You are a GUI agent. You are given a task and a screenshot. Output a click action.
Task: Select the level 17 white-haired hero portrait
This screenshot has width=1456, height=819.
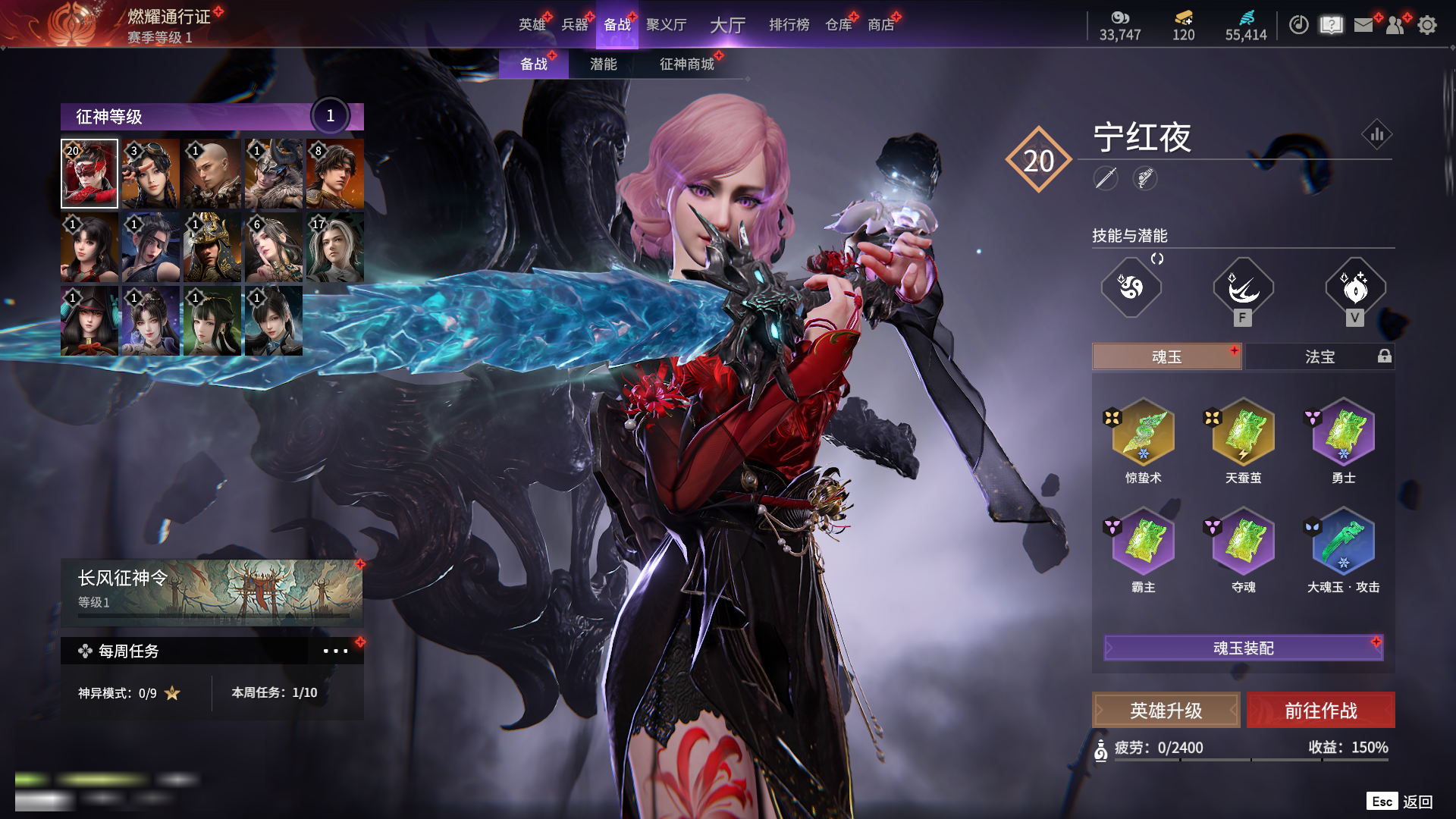click(334, 247)
